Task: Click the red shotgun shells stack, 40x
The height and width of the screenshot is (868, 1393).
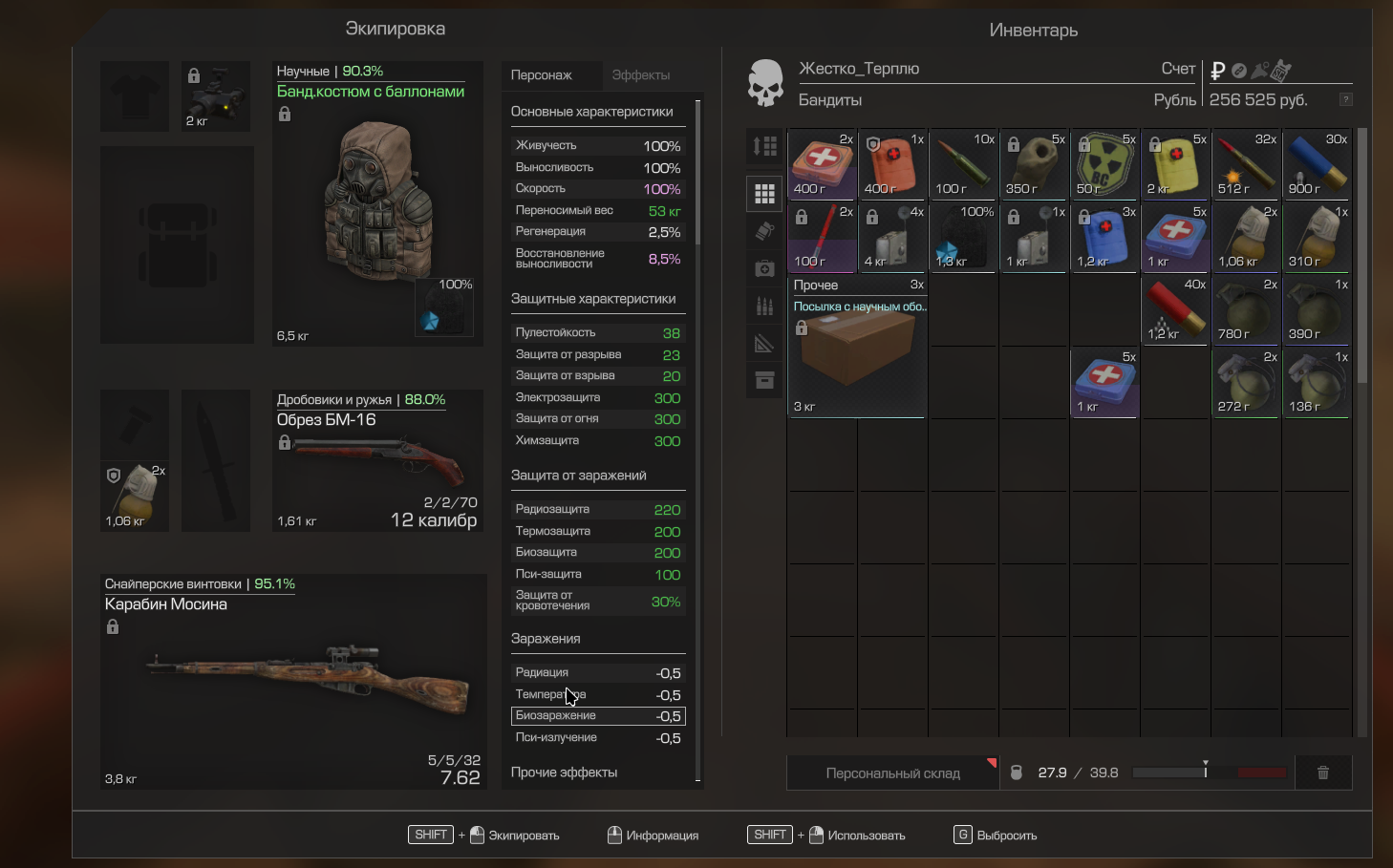Action: coord(1175,309)
